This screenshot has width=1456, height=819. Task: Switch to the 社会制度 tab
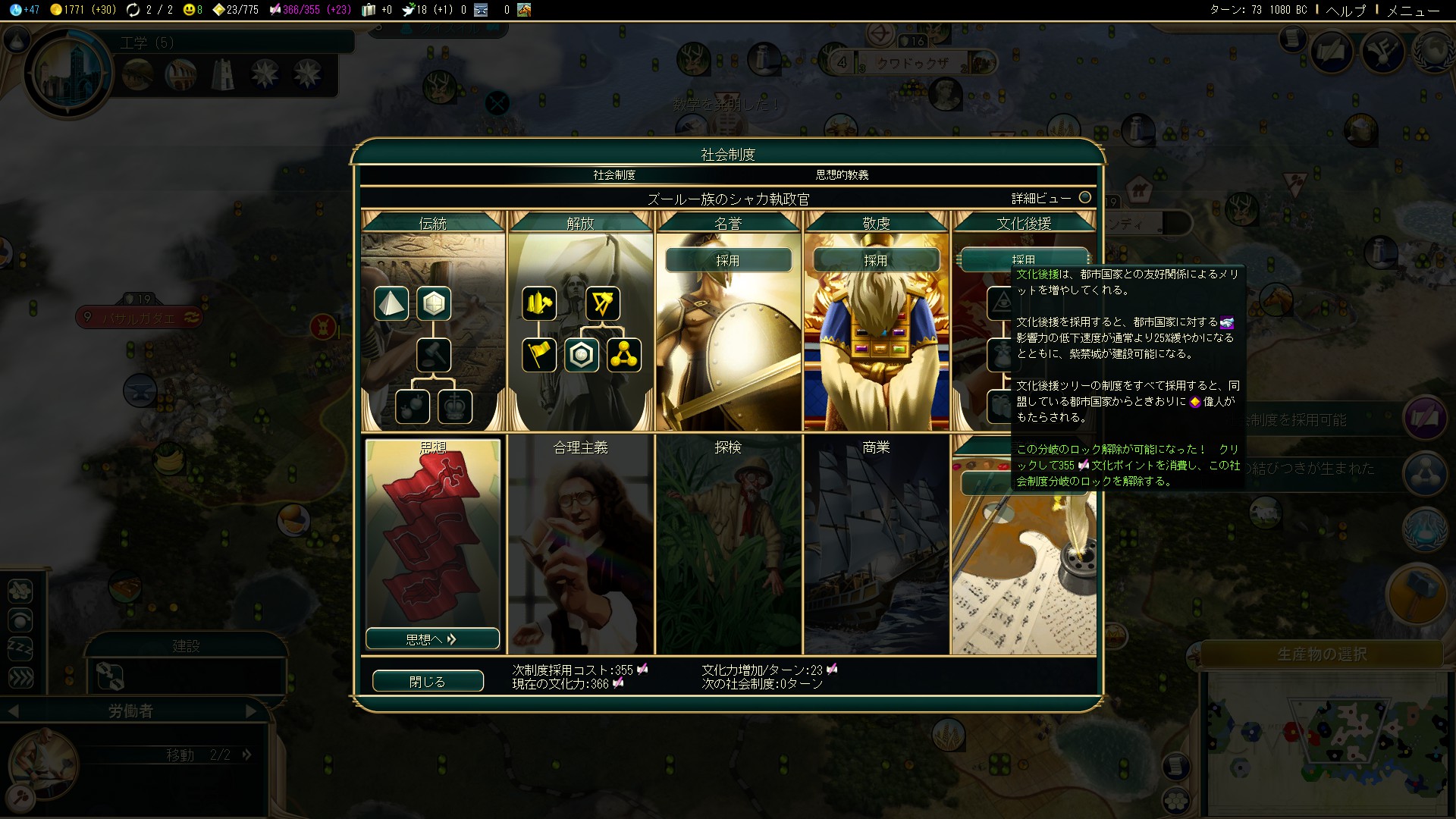614,174
